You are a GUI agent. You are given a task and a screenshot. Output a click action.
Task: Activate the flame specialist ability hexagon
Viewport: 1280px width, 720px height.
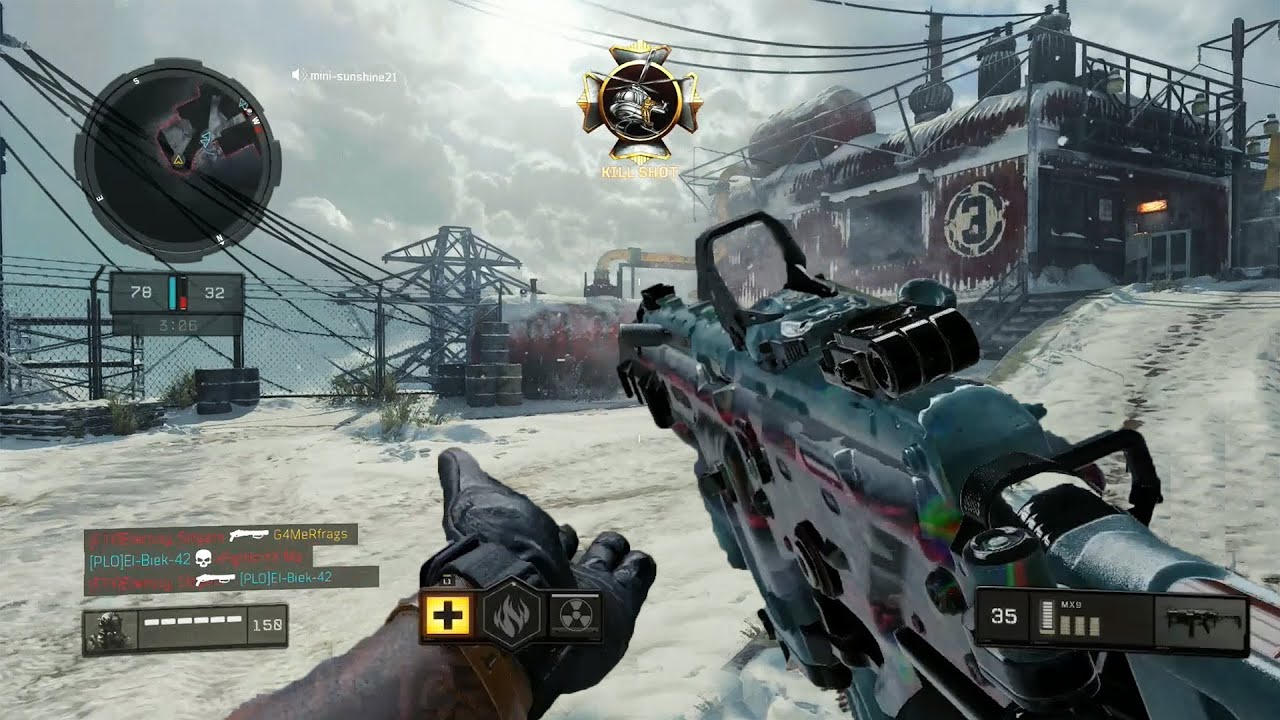(x=511, y=616)
